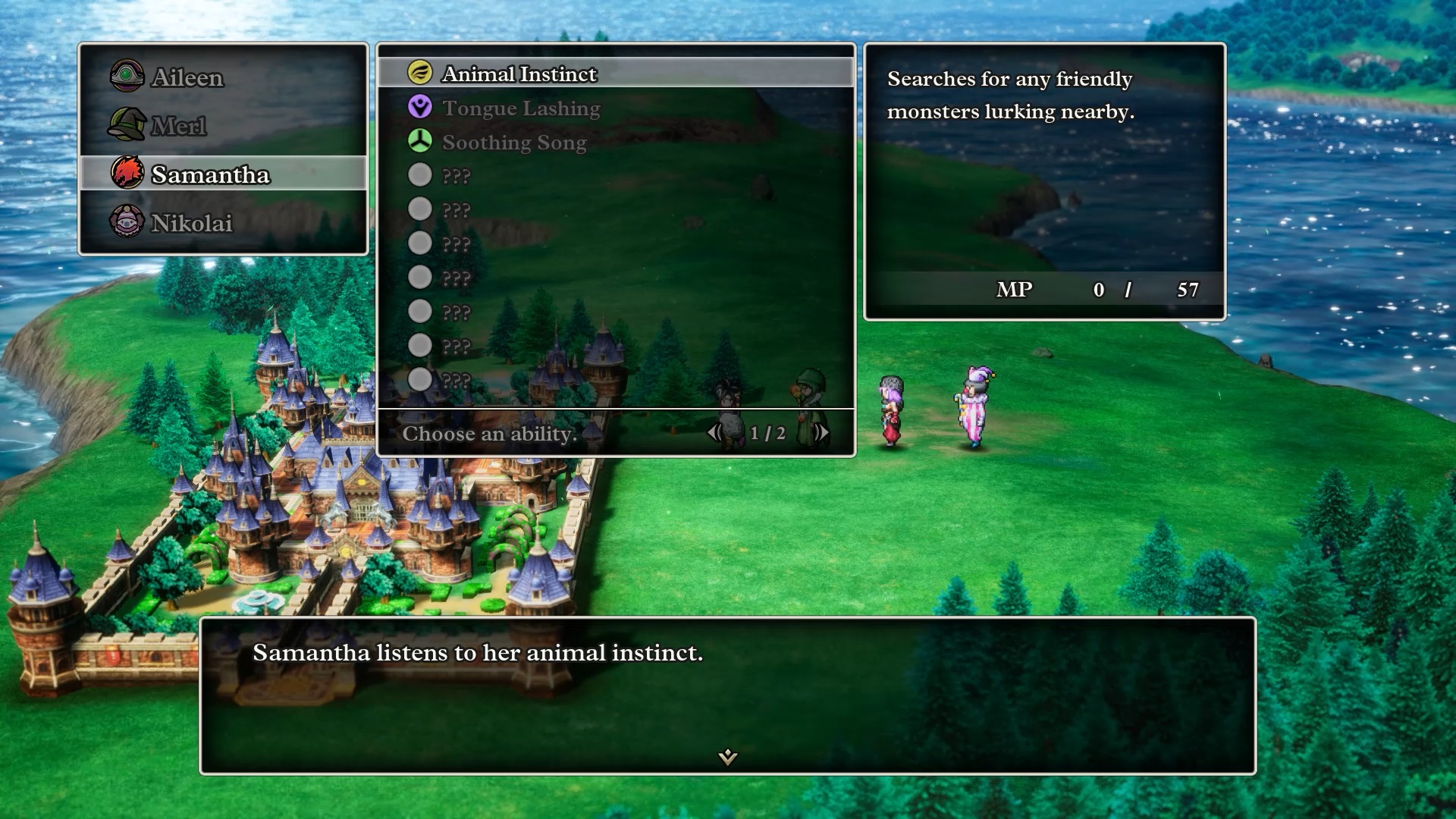Pick Nikolai from the party list

click(x=191, y=223)
